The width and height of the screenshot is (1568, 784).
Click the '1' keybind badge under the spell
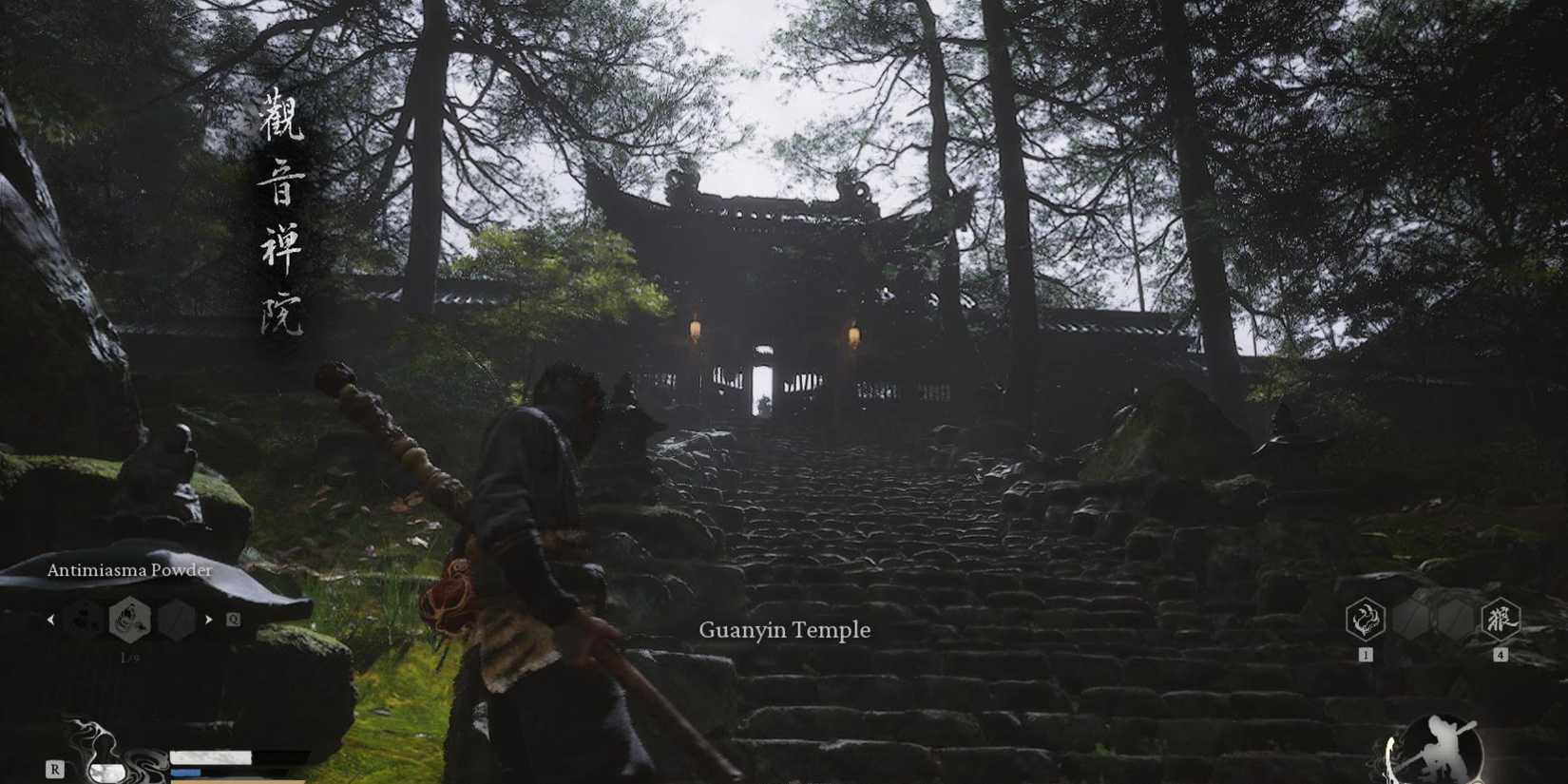[x=1366, y=654]
